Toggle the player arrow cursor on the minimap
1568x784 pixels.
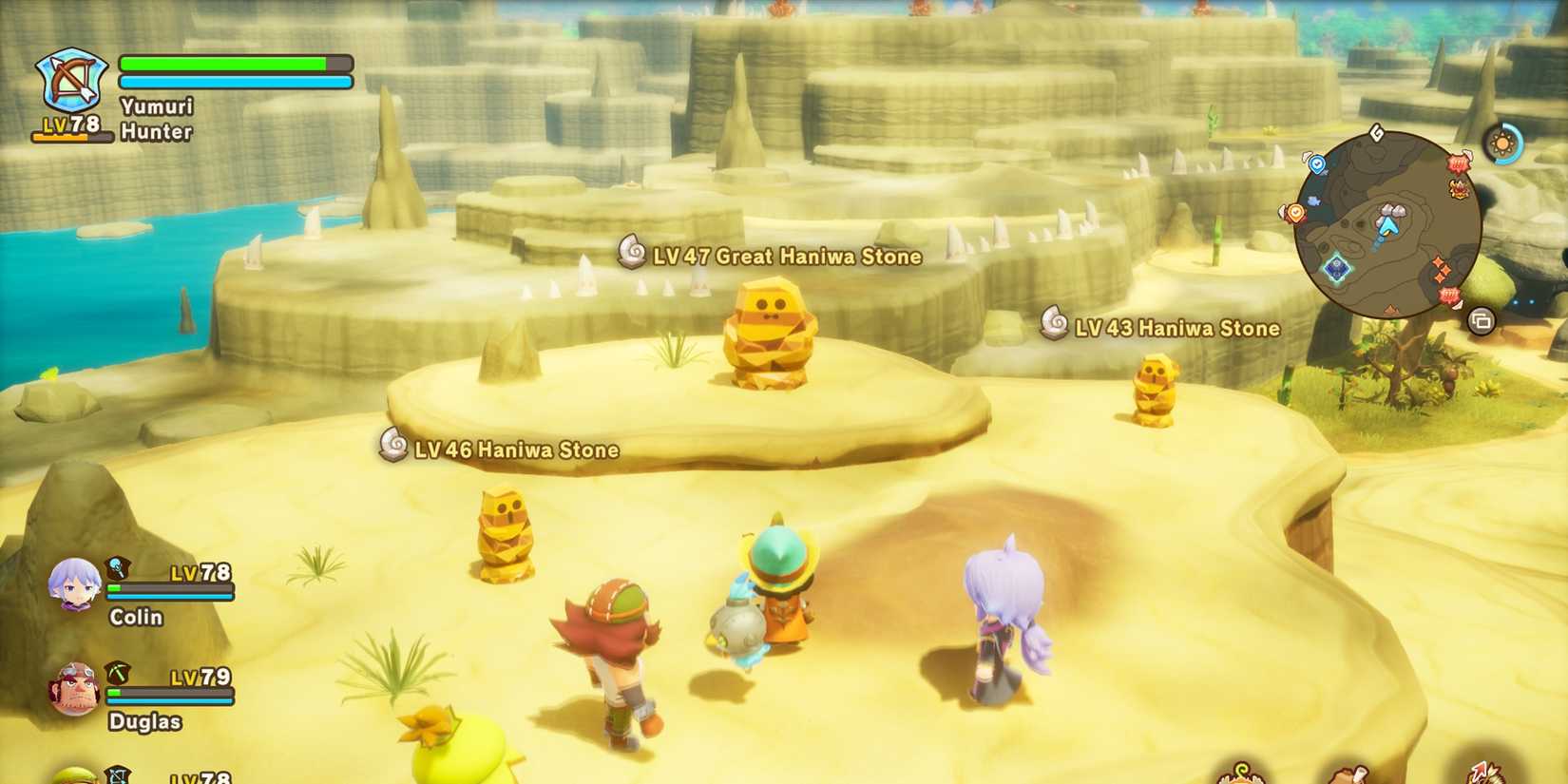tap(1387, 227)
